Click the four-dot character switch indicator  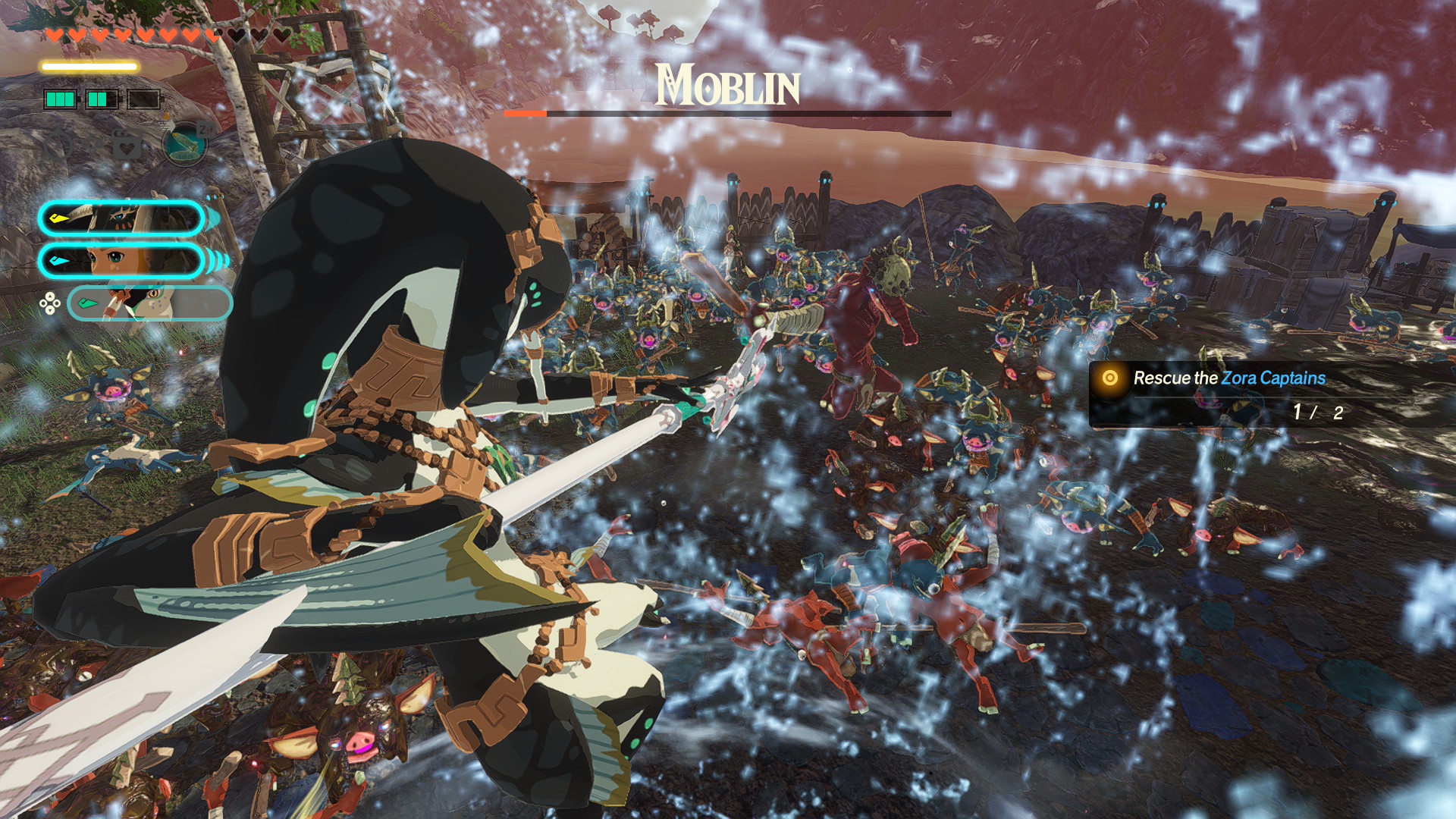tap(50, 304)
